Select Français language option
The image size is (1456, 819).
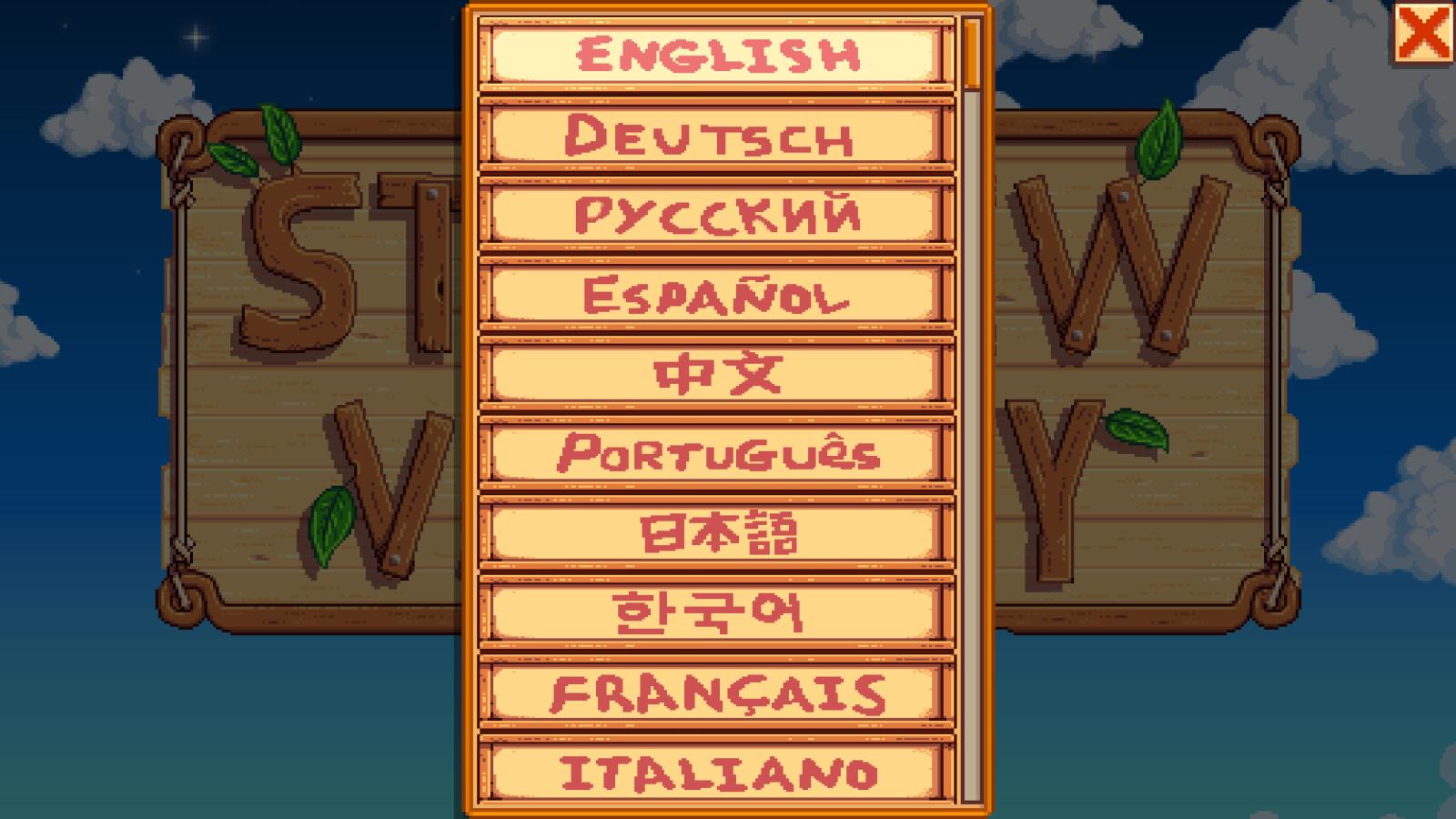pos(719,692)
